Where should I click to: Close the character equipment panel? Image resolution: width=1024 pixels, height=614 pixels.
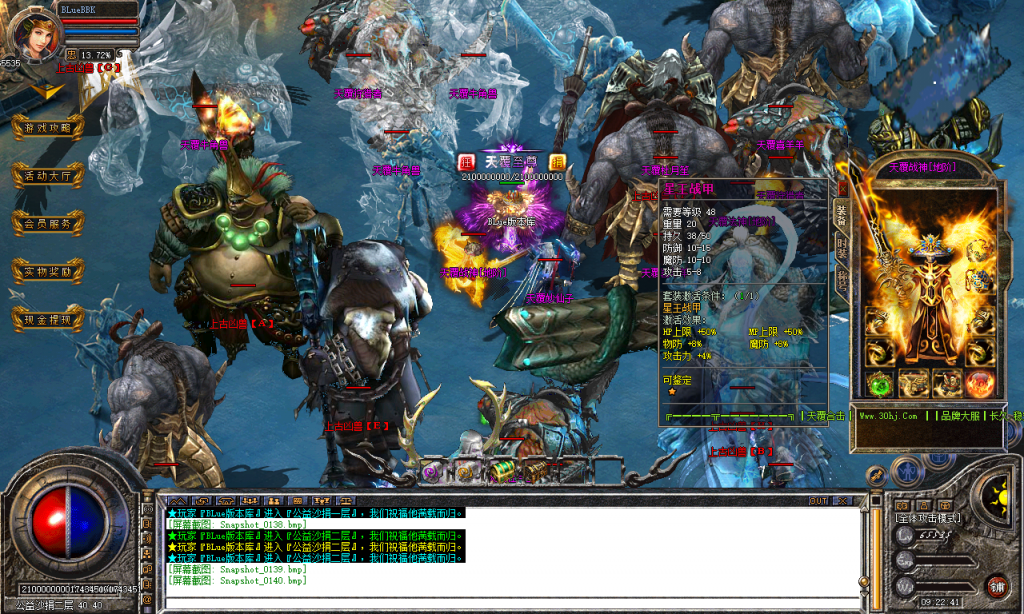click(x=842, y=187)
